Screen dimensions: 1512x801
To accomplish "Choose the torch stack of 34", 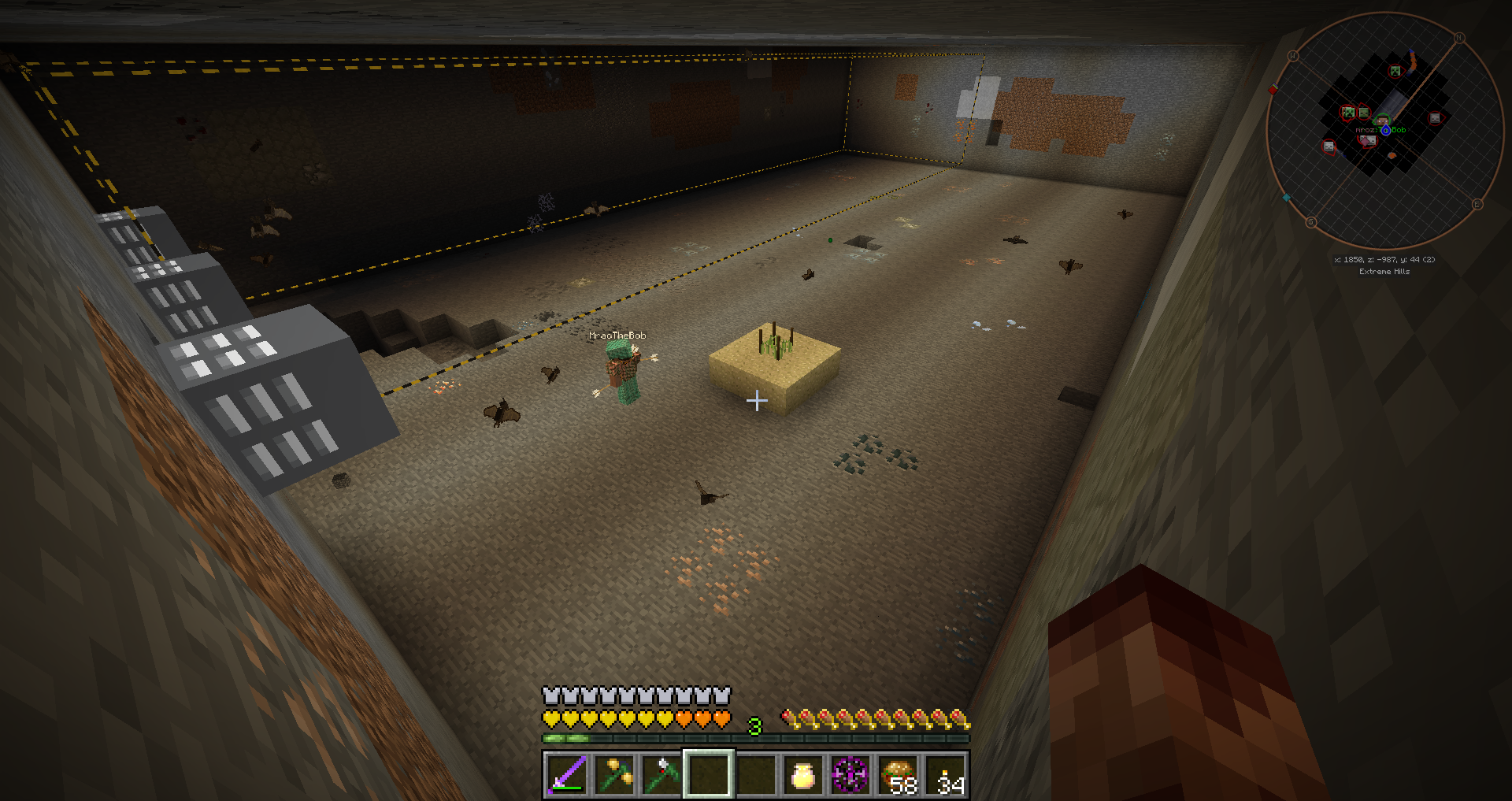I will pyautogui.click(x=947, y=775).
